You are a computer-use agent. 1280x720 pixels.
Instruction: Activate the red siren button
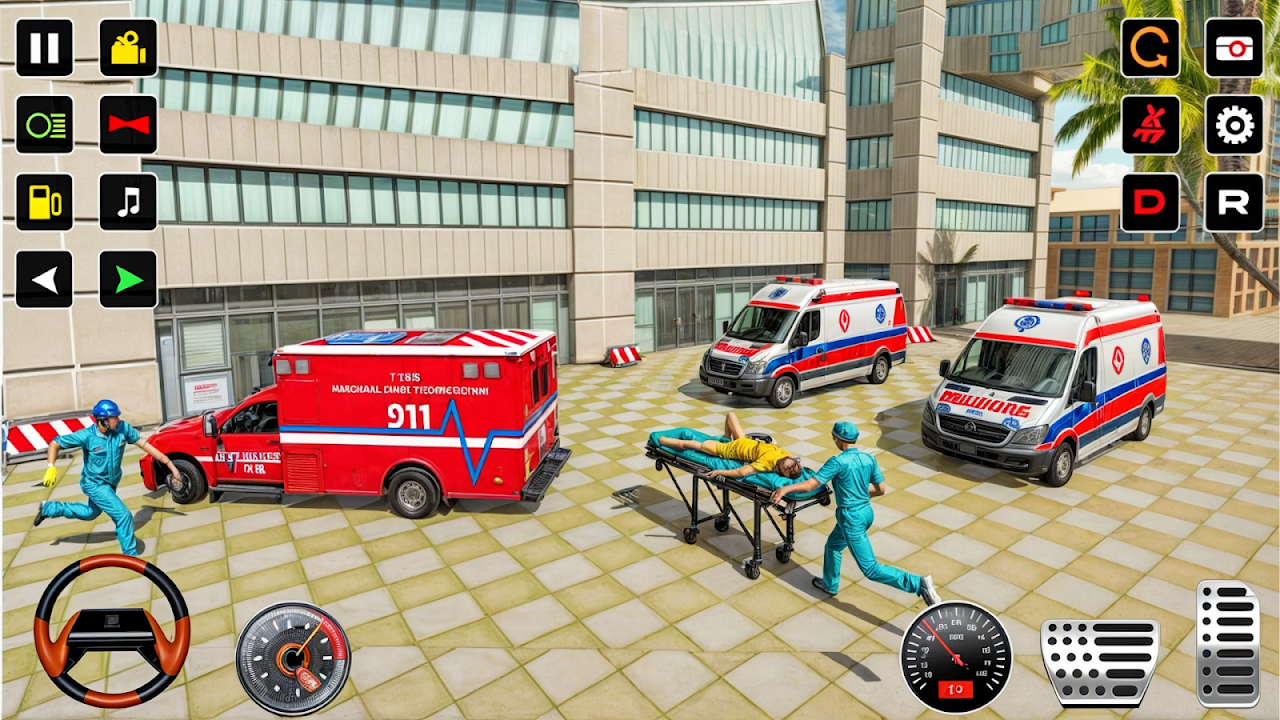[x=128, y=124]
